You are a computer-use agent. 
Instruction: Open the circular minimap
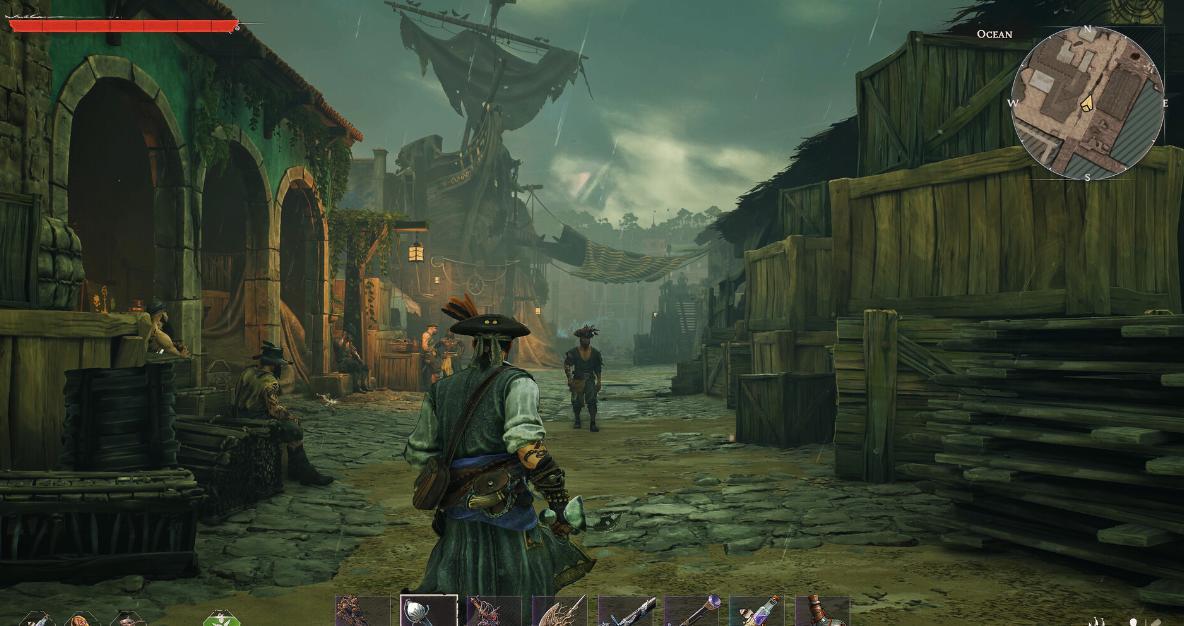[x=1087, y=104]
